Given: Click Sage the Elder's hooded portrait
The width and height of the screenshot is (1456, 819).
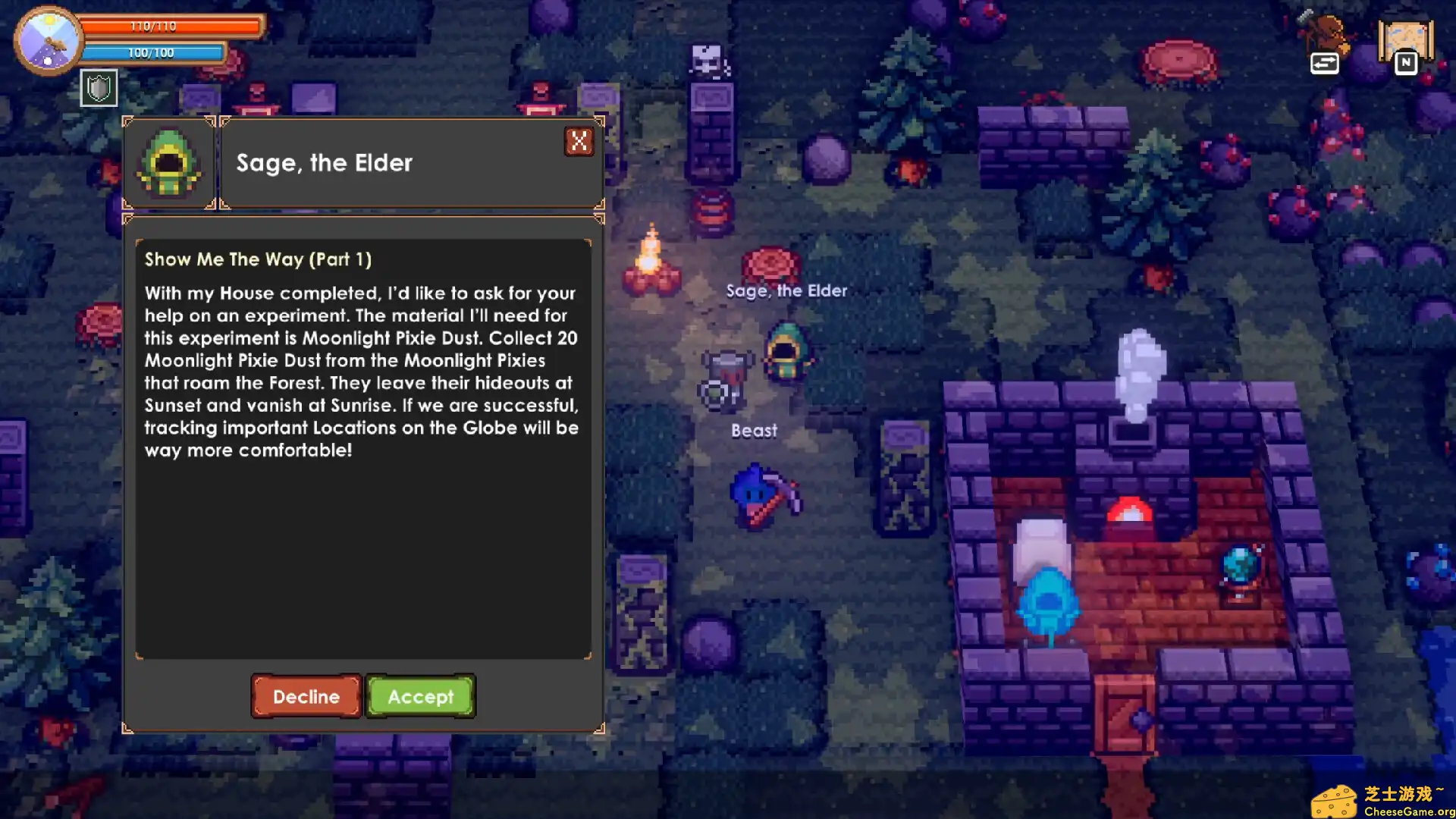Looking at the screenshot, I should tap(169, 162).
